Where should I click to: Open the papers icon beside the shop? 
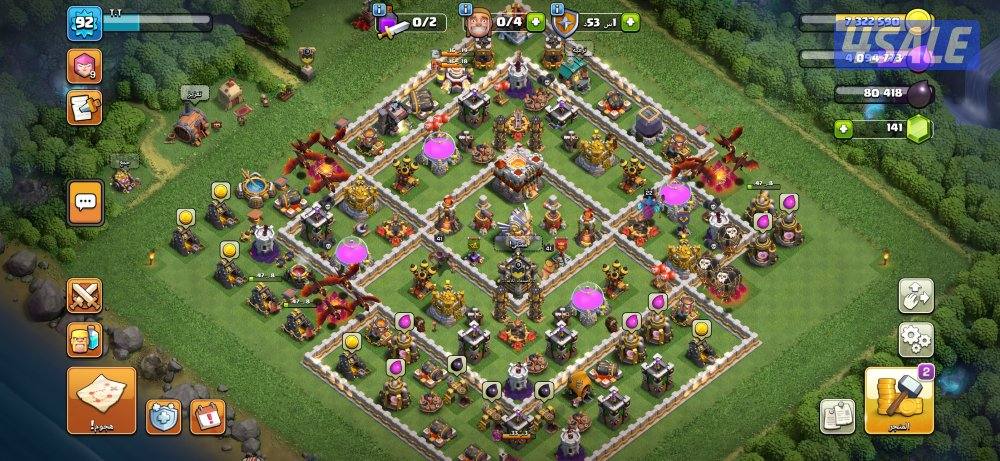pos(836,415)
